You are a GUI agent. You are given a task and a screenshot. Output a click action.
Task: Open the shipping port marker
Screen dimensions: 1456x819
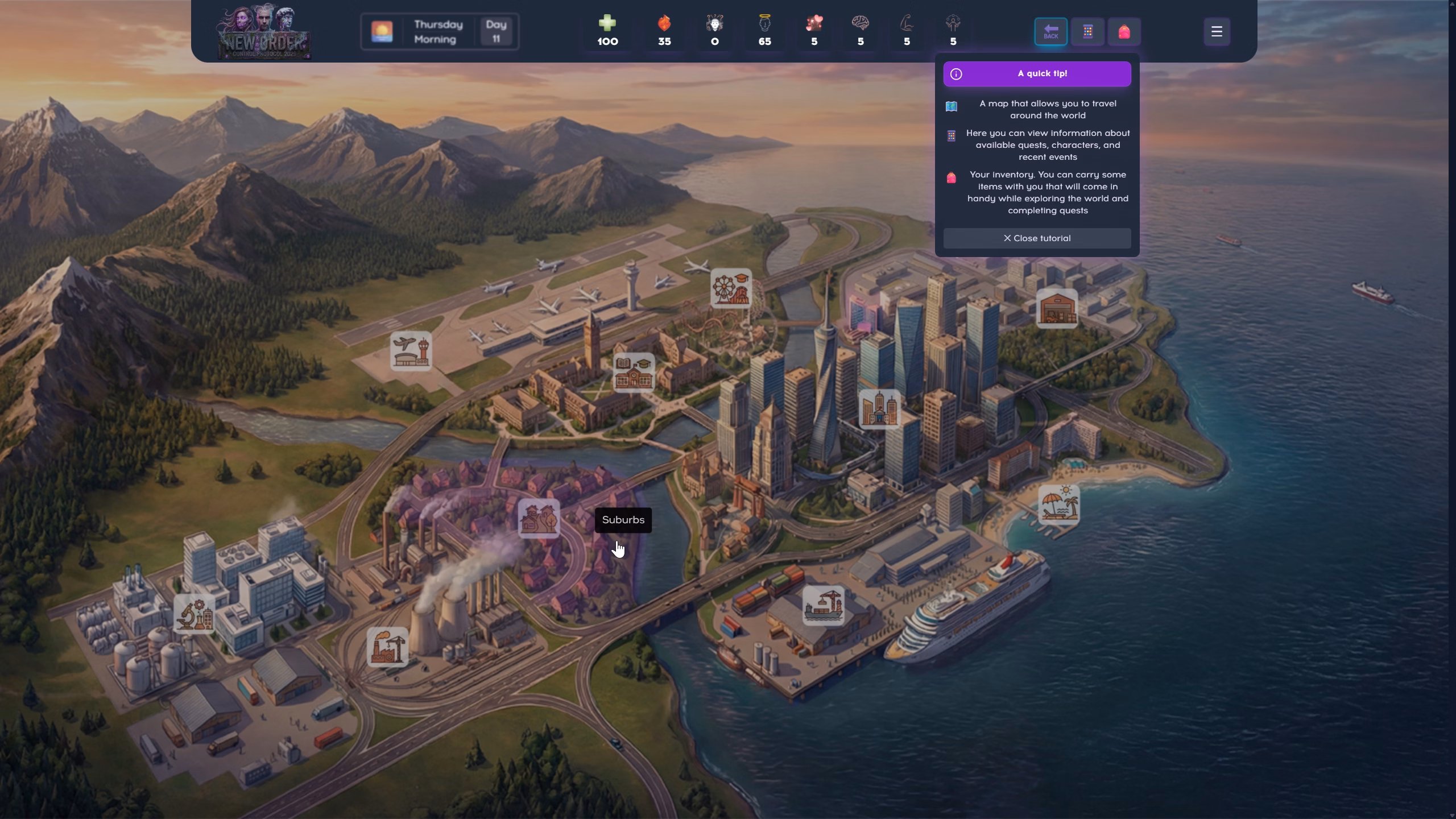pyautogui.click(x=823, y=606)
